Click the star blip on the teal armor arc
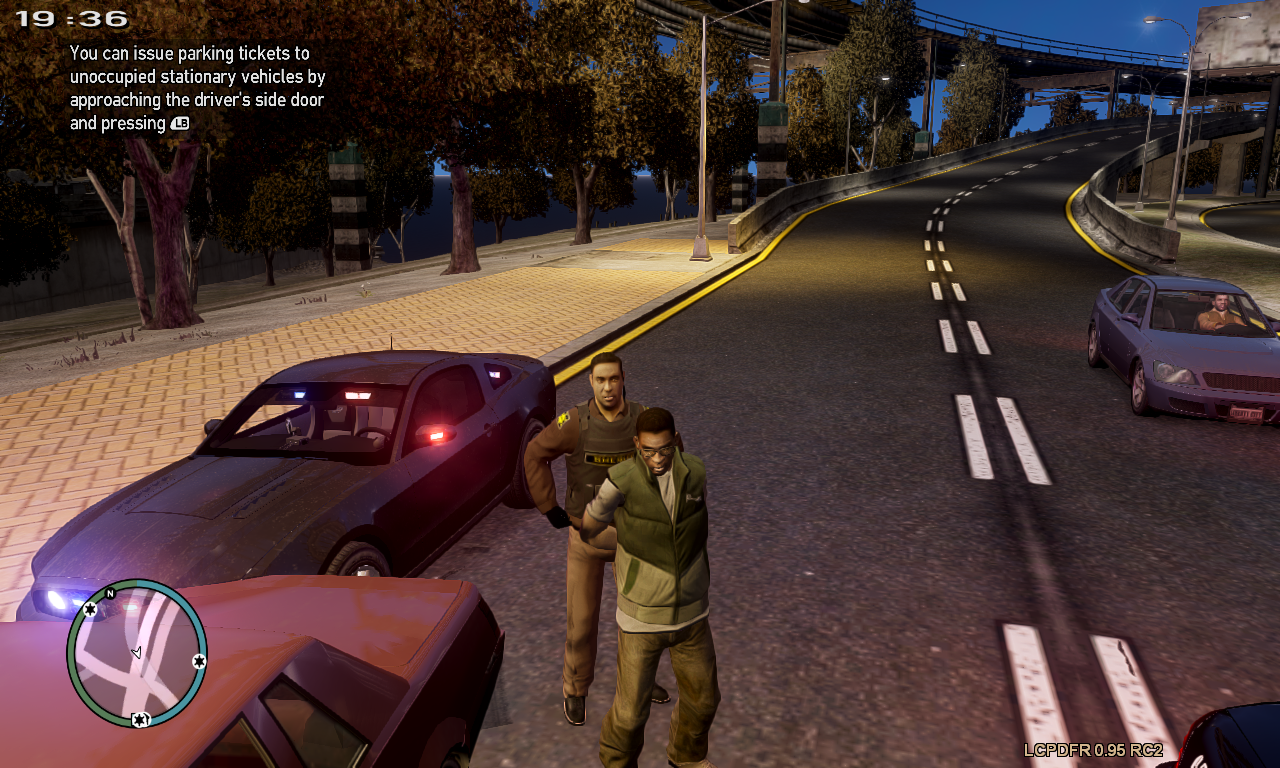Image resolution: width=1280 pixels, height=768 pixels. (199, 661)
